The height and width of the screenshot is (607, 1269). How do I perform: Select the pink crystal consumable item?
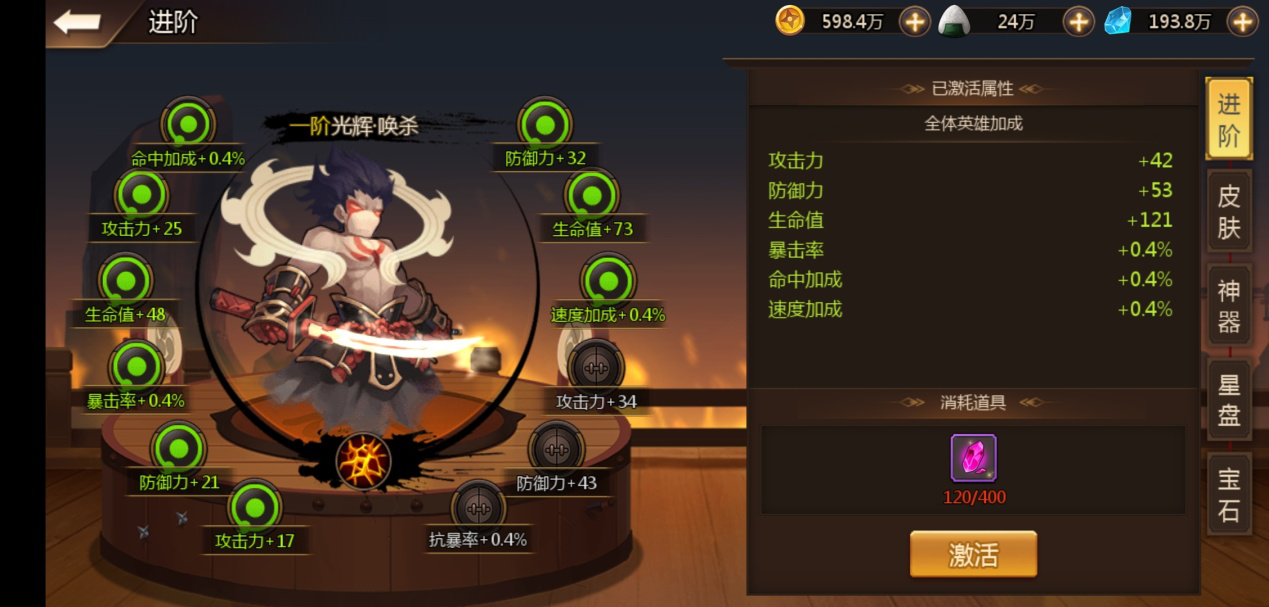pos(973,459)
